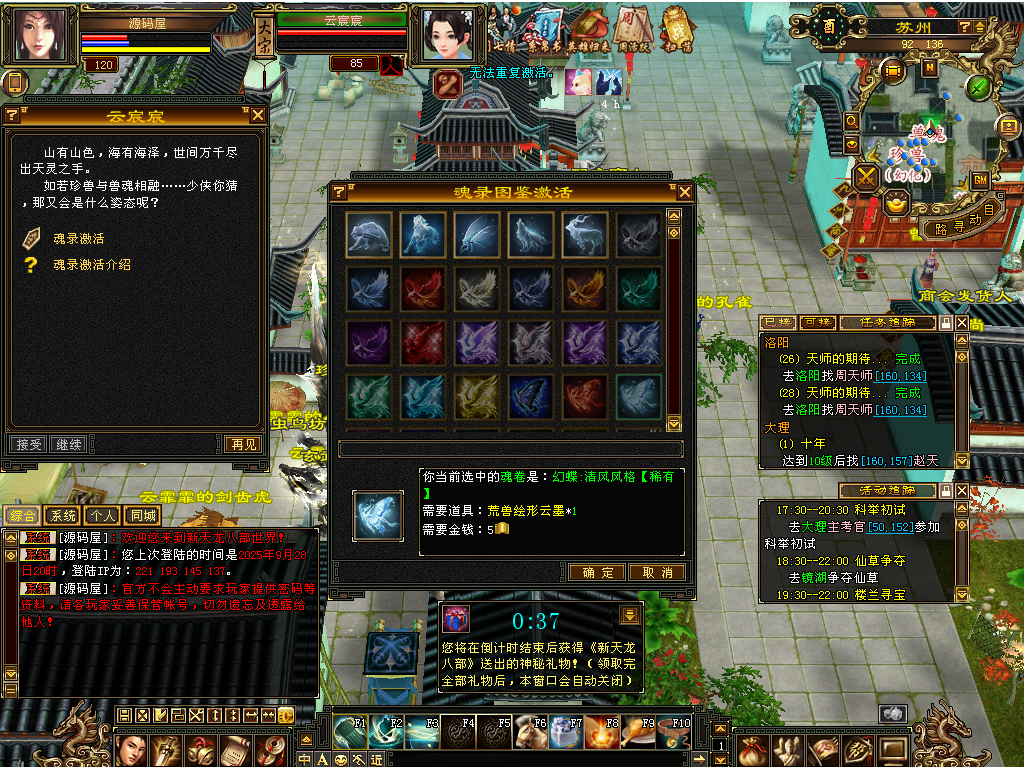Screen dimensions: 1025x767
Task: Open the 魂录激活介绍 dialogue option
Action: pos(91,265)
